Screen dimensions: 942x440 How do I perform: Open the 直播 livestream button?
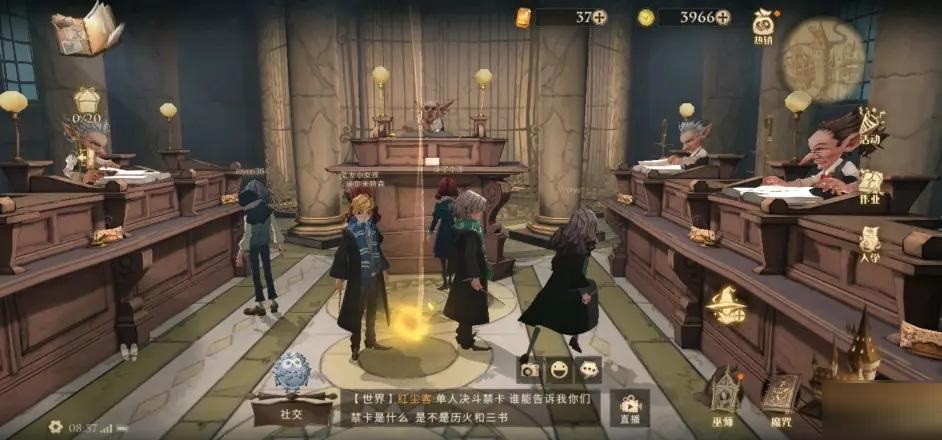(630, 407)
